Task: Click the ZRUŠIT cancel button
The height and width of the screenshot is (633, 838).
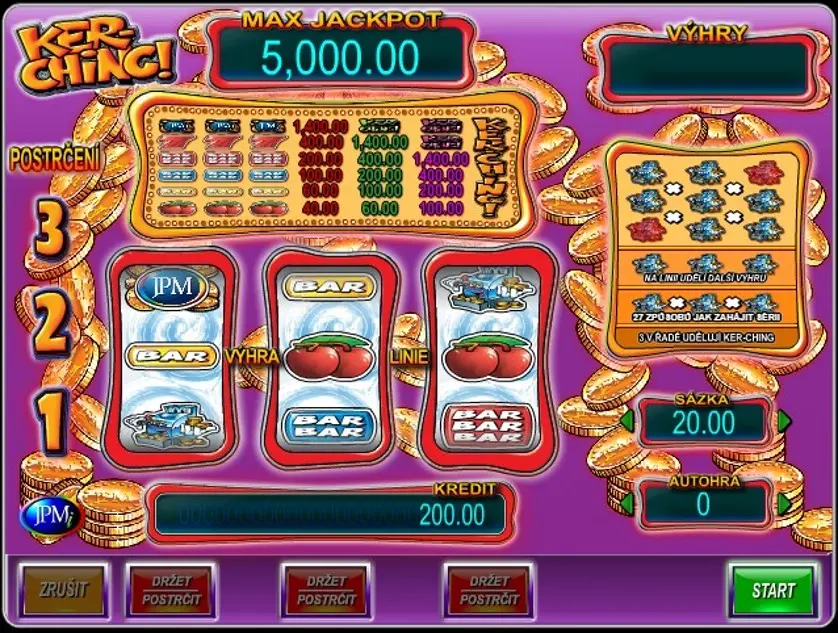Action: [59, 589]
